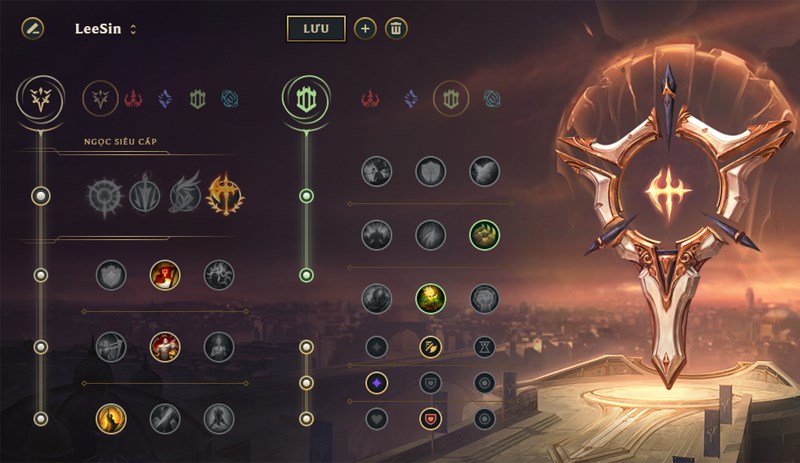Choose the Press the Attack keystone
Viewport: 800px width, 463px height.
(x=106, y=195)
